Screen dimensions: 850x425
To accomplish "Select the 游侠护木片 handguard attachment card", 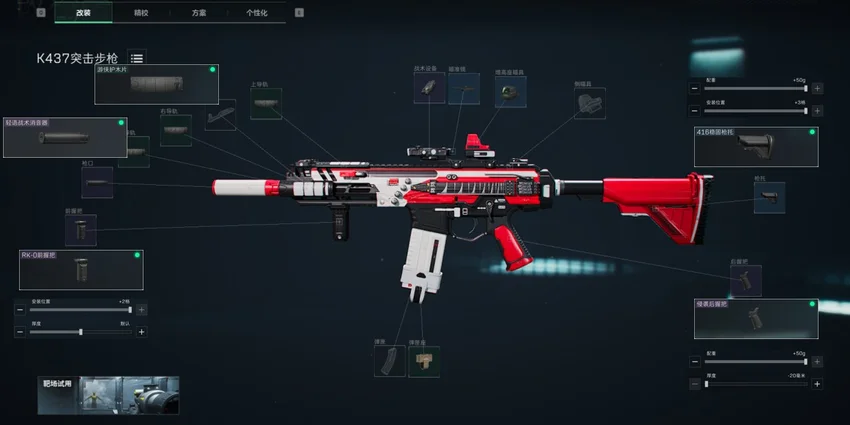I will (156, 85).
